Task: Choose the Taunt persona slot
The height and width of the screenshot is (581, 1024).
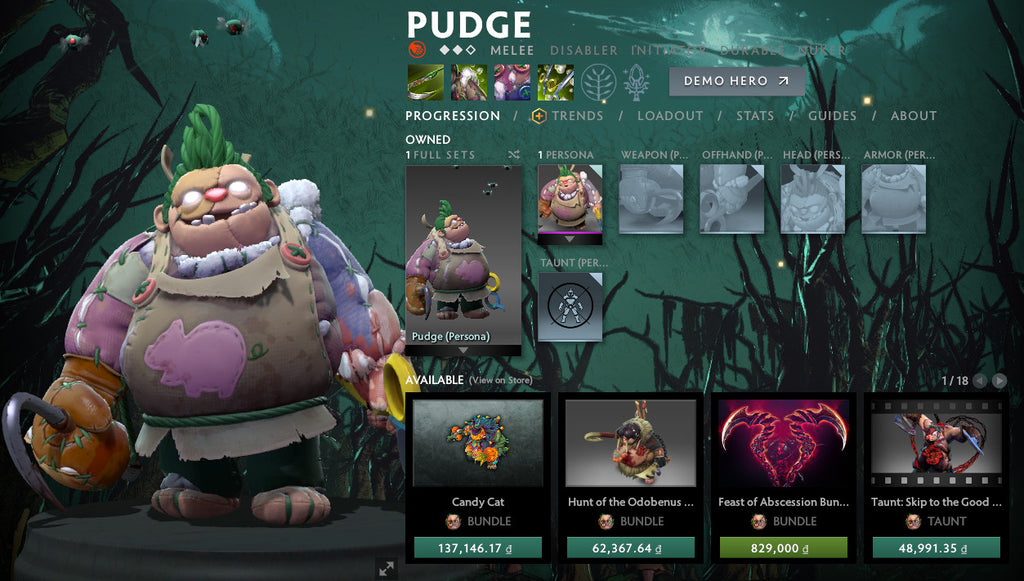Action: (x=570, y=306)
